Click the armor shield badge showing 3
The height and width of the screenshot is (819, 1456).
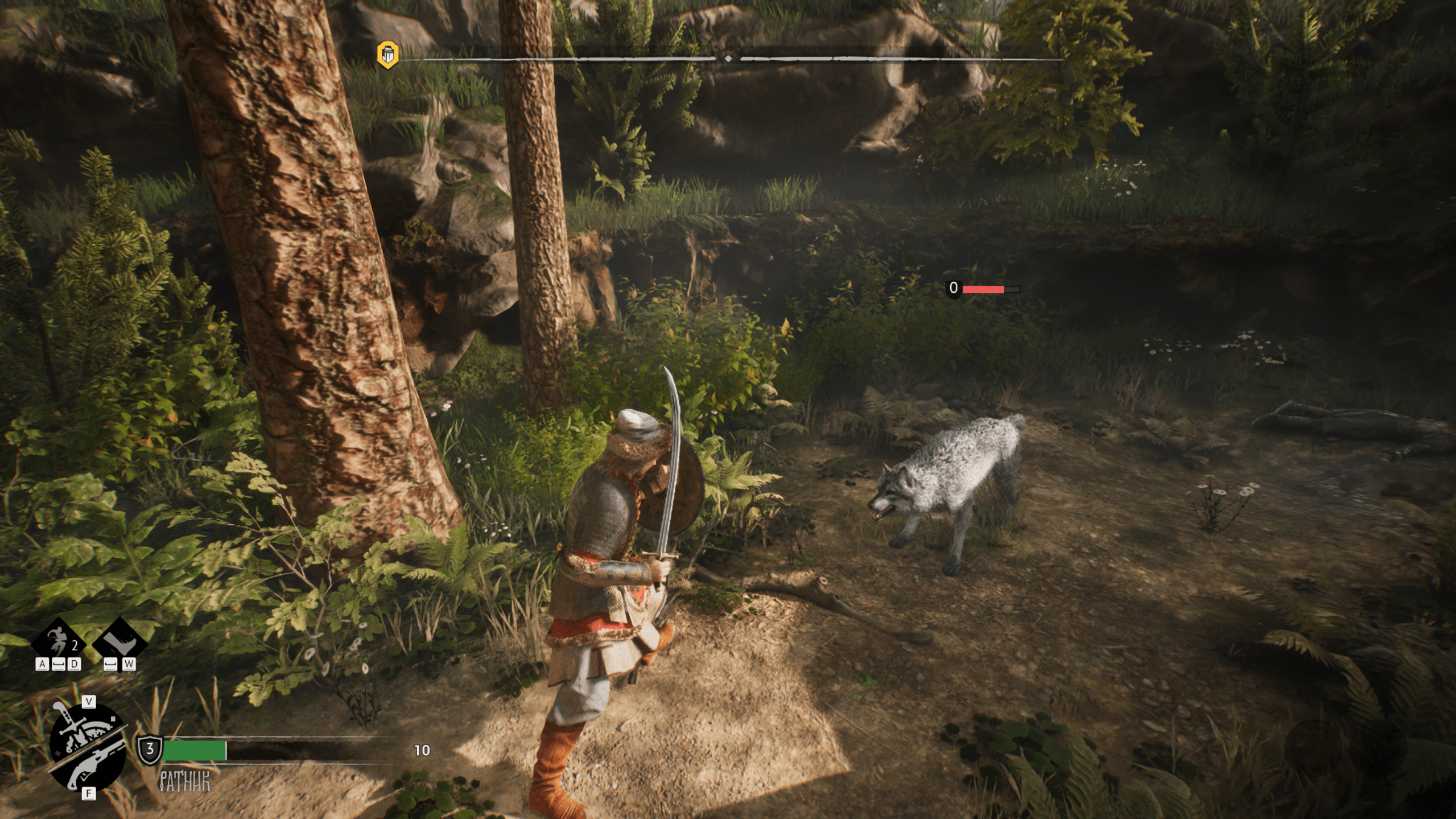150,749
